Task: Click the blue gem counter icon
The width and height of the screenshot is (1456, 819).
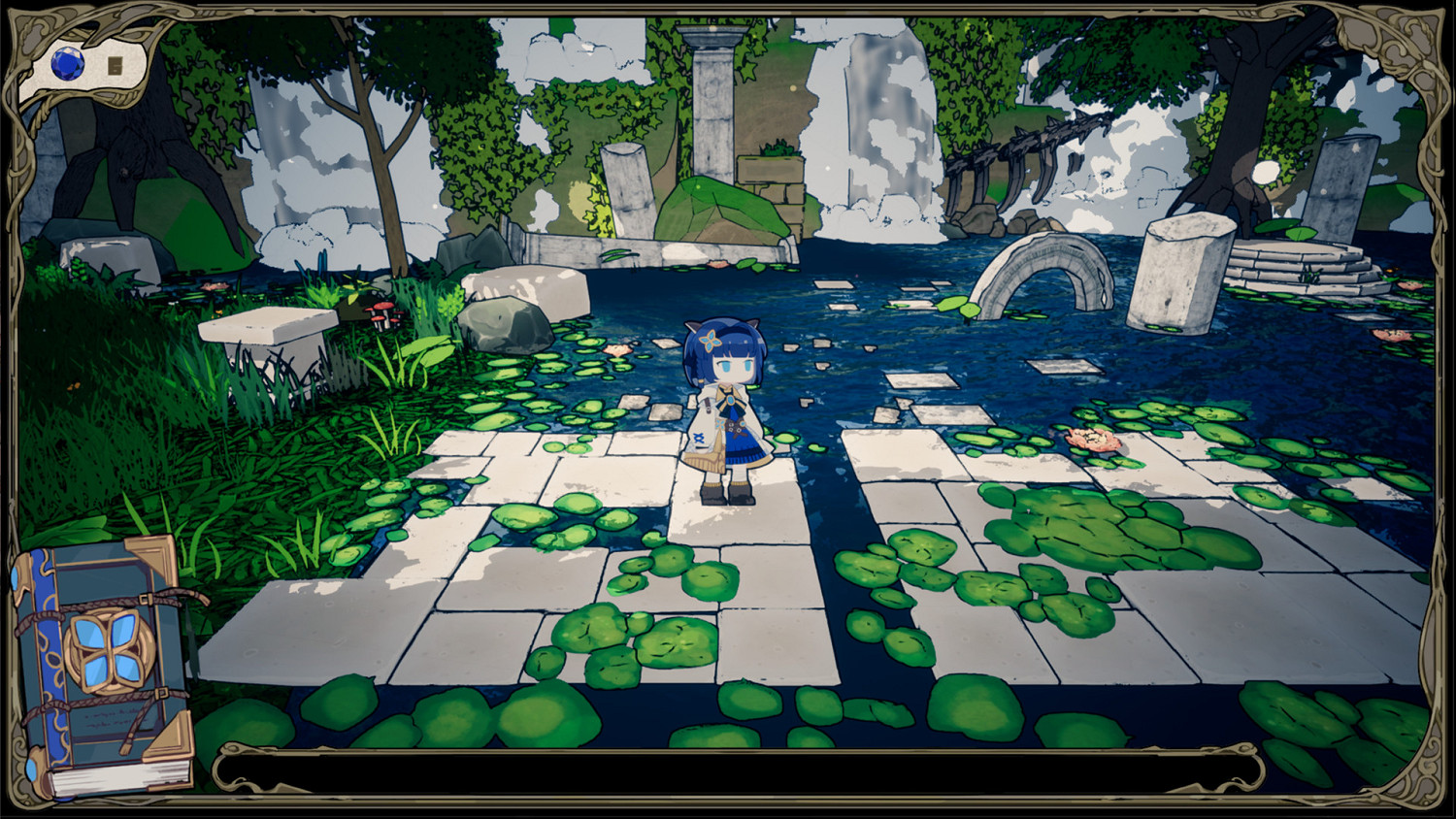Action: tap(65, 65)
